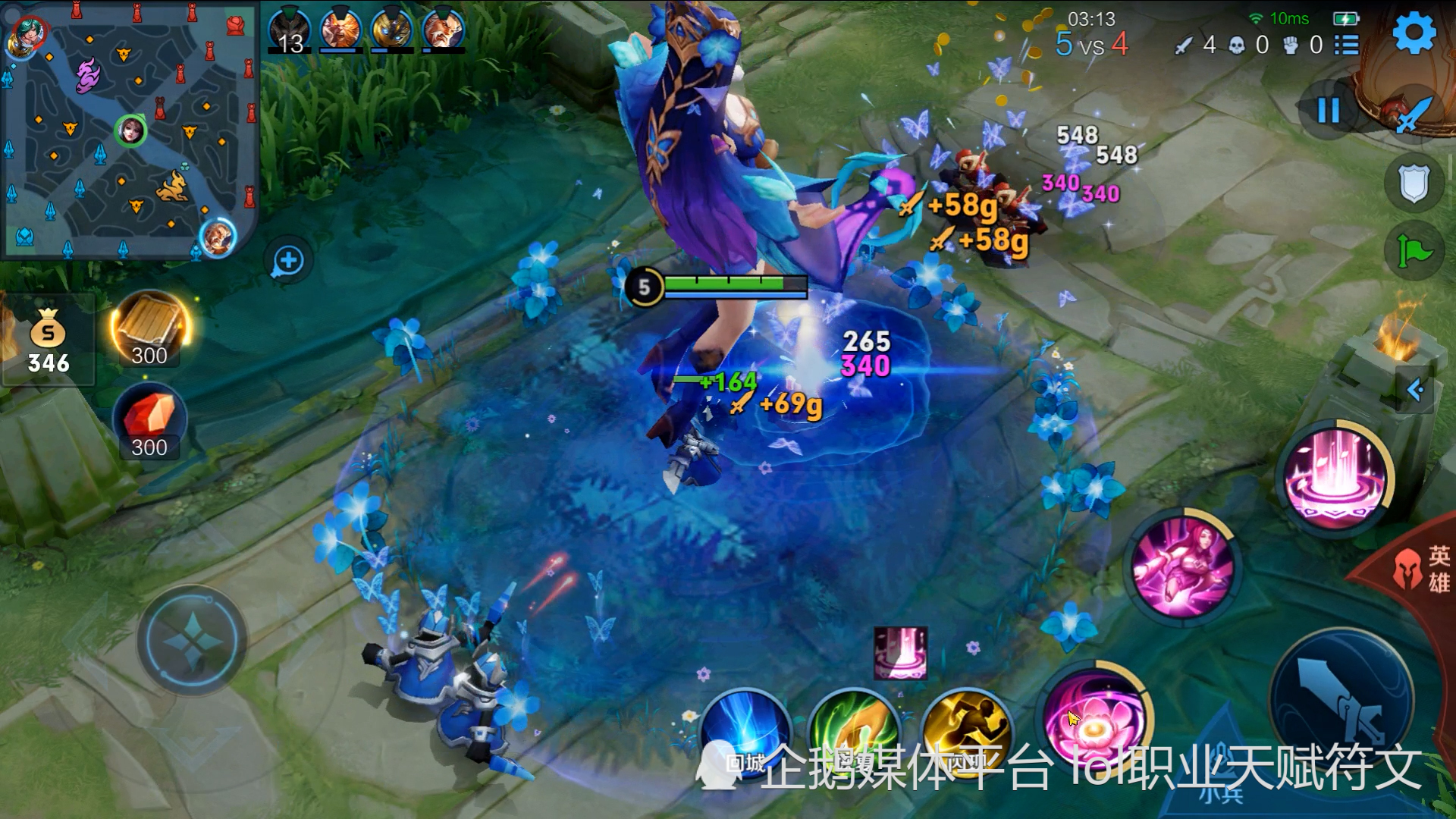Activate the pink lotus flower skill

1096,720
